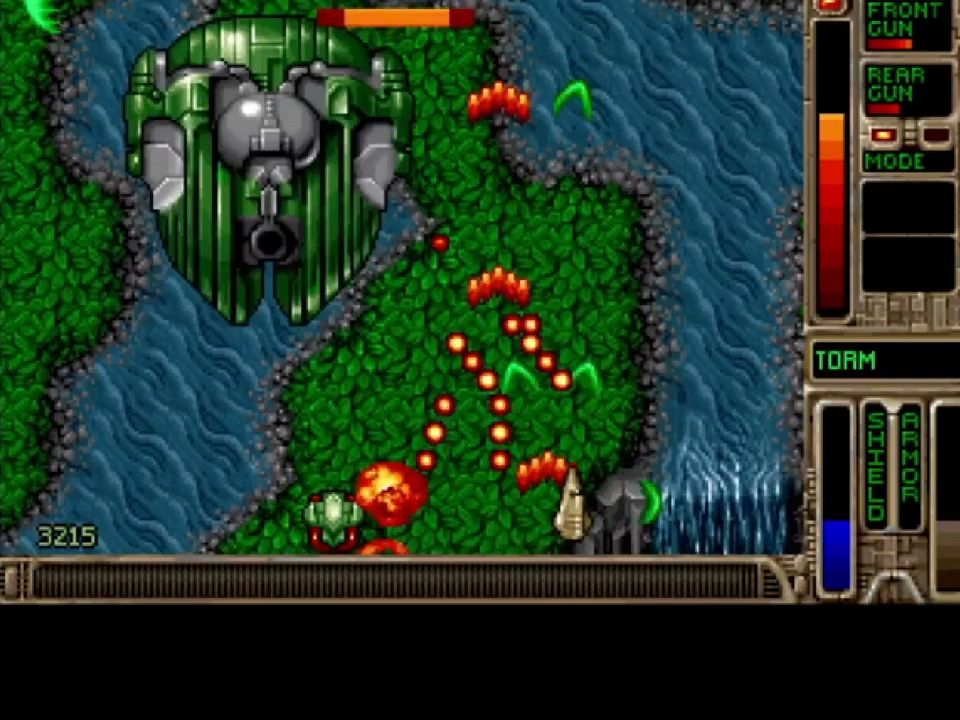Select the Front Gun weapon panel

click(907, 25)
